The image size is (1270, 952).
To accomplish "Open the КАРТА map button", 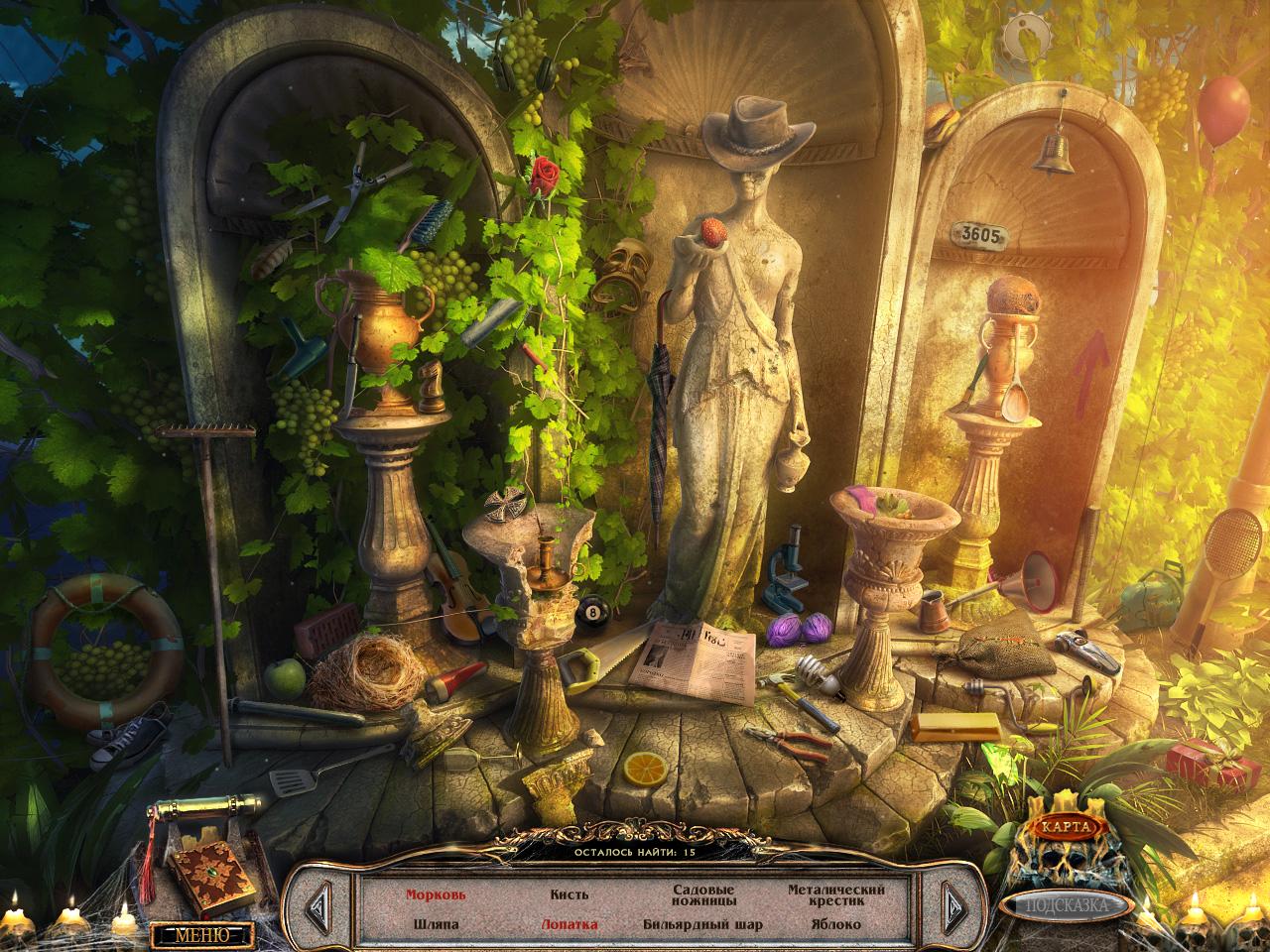I will 1067,826.
